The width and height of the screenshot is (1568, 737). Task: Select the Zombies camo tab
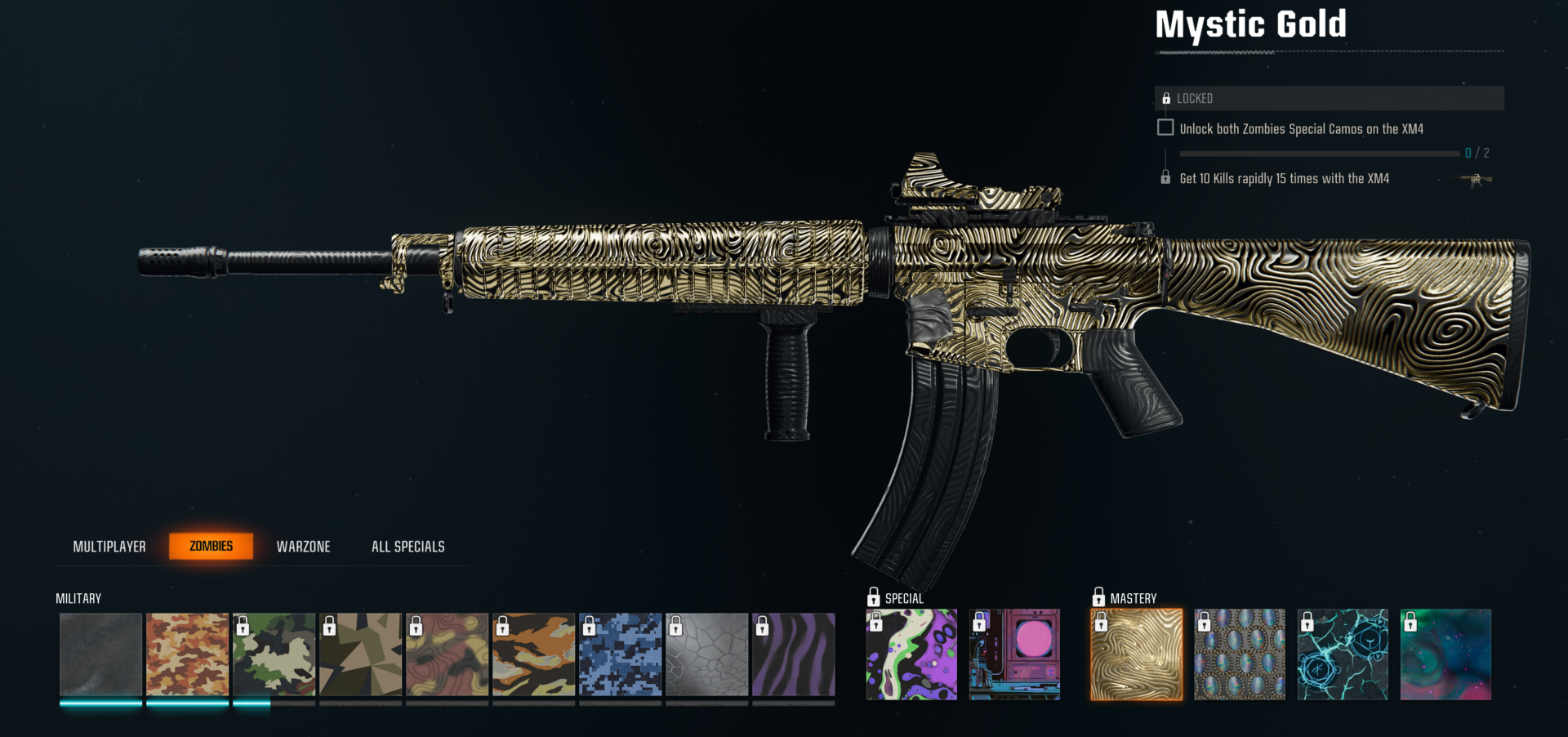click(211, 546)
